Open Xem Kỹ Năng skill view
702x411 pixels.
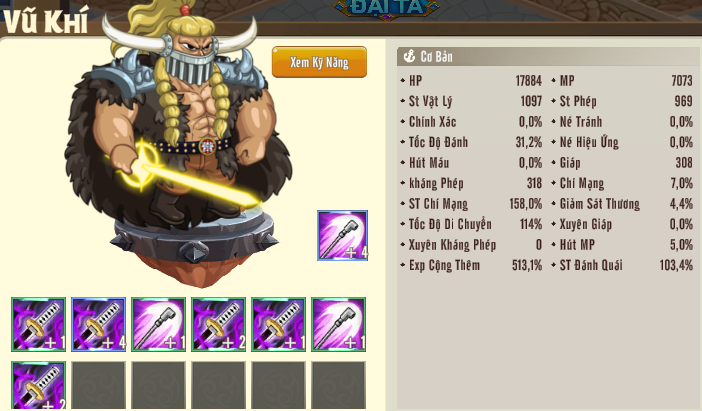coord(319,62)
